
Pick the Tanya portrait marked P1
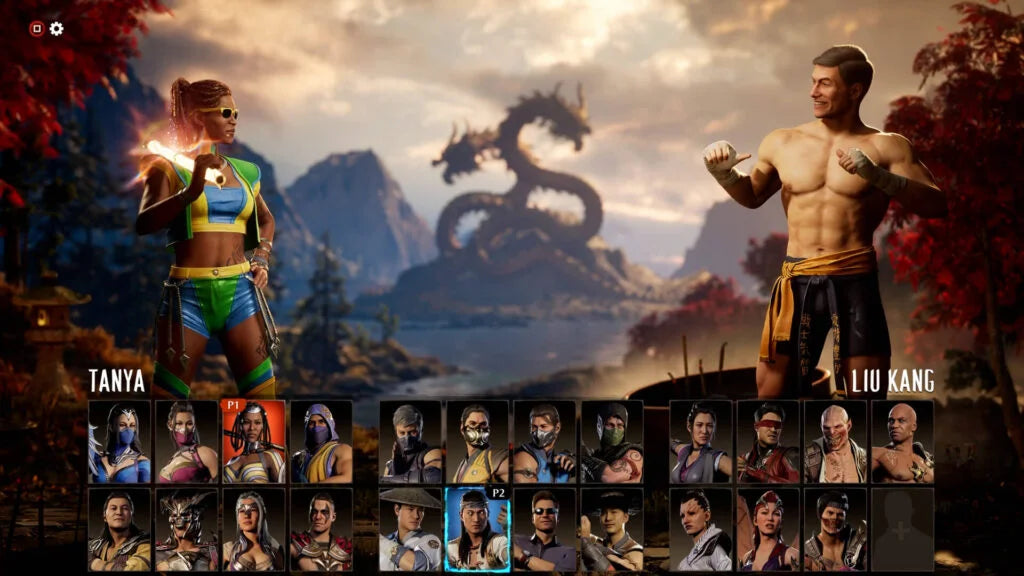[x=253, y=442]
